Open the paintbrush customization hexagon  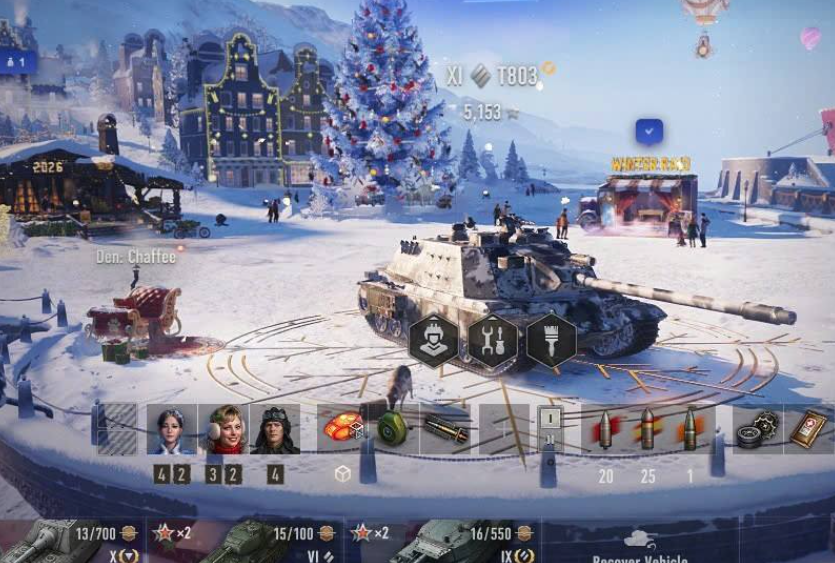(x=549, y=342)
